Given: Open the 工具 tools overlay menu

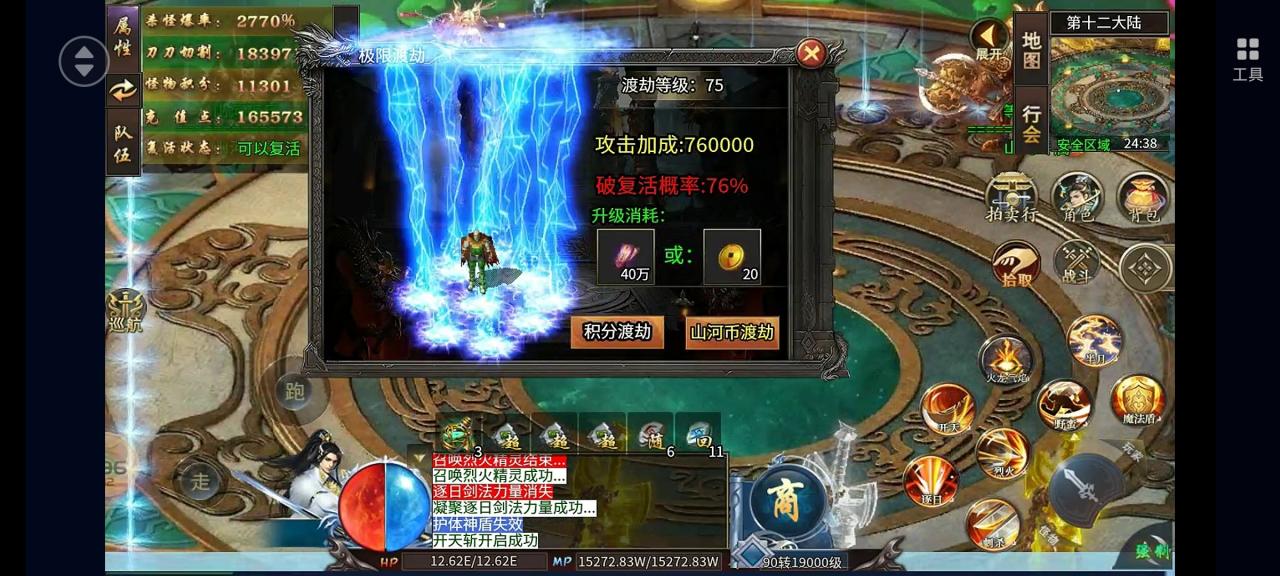Looking at the screenshot, I should coord(1247,59).
